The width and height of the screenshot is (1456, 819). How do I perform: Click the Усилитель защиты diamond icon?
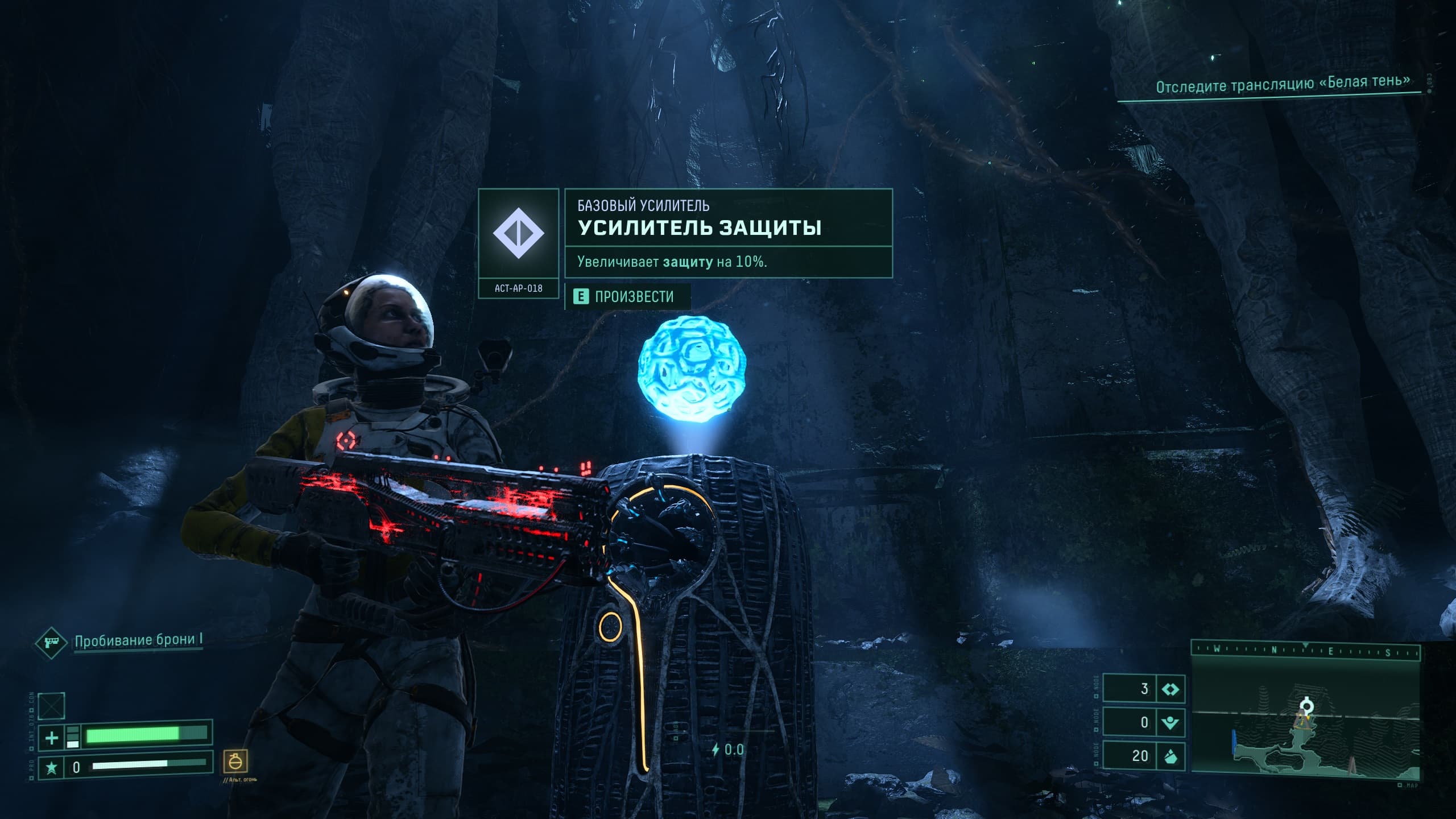click(x=518, y=234)
